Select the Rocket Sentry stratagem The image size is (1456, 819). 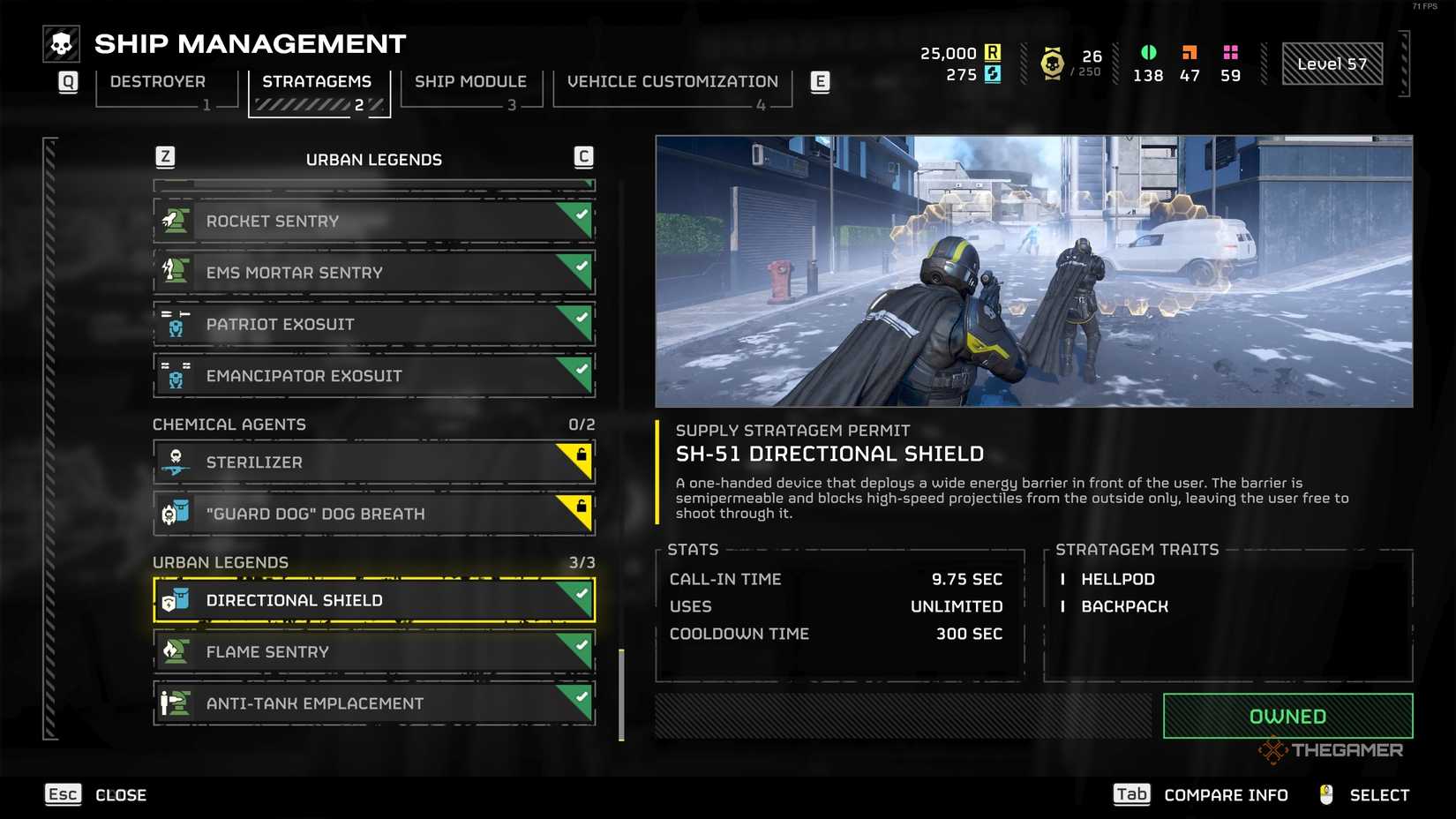click(x=373, y=222)
